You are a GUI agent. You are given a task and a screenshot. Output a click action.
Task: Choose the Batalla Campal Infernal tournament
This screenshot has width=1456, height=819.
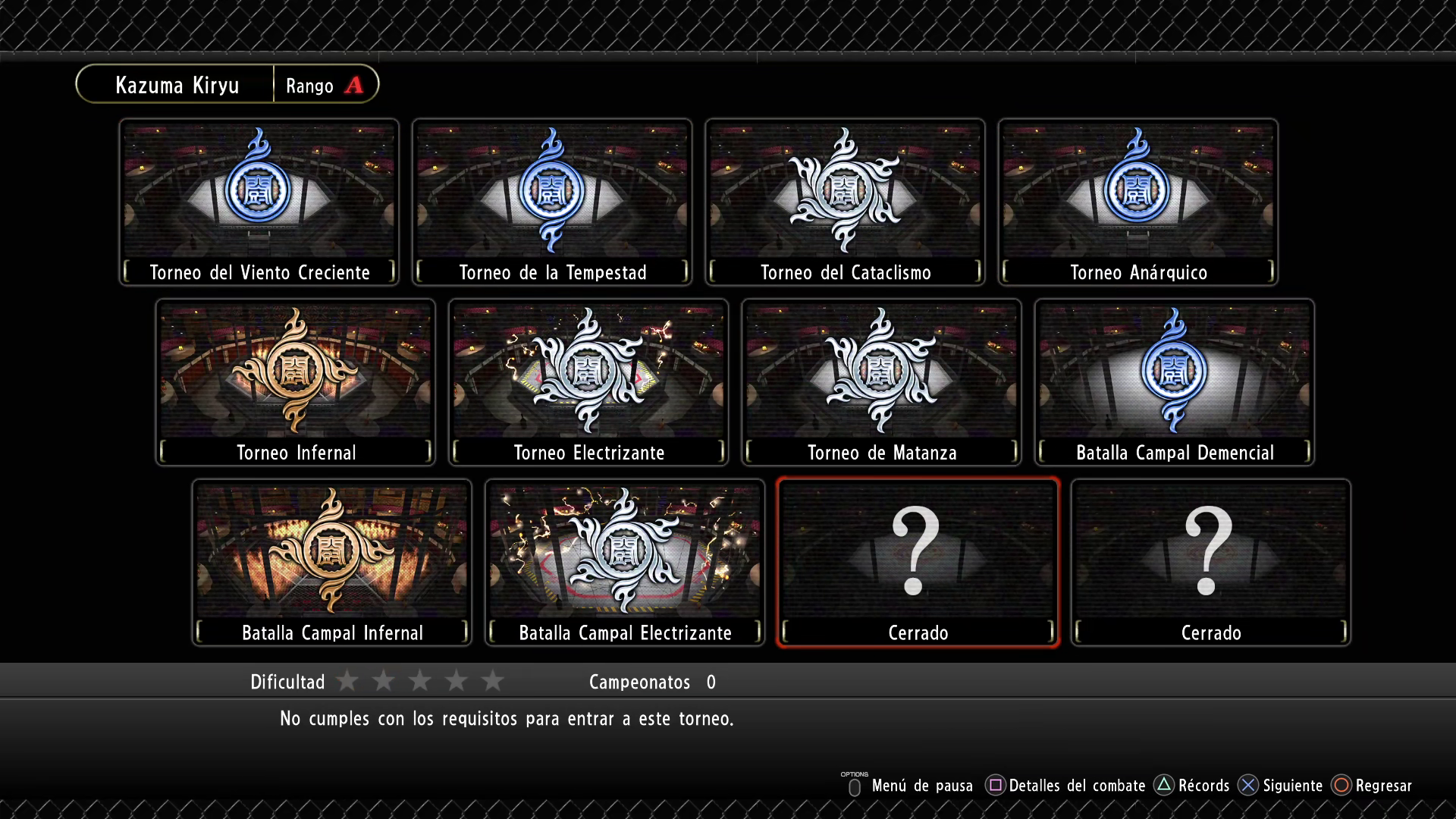332,563
